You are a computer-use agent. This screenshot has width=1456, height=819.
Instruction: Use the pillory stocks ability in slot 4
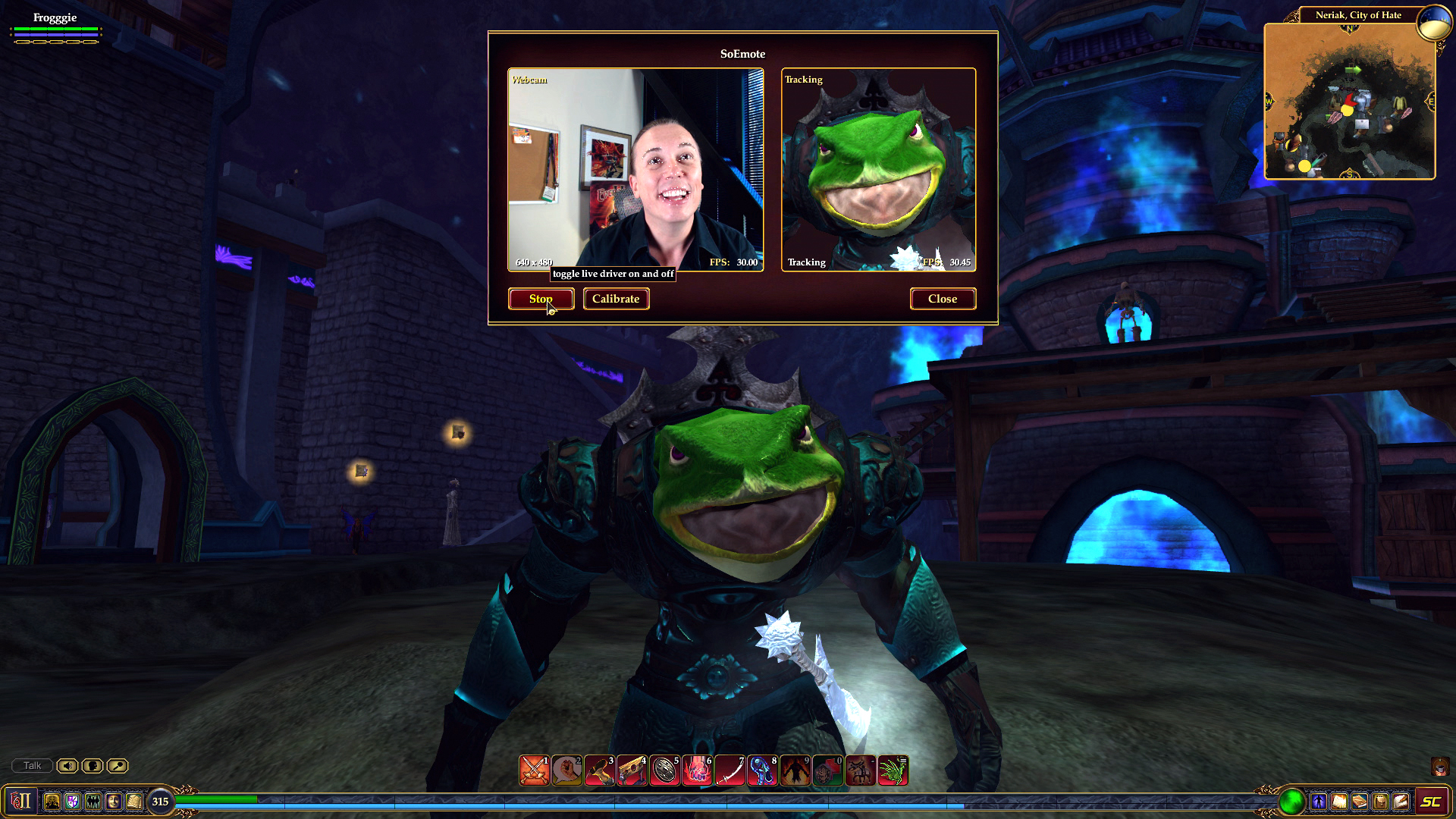[632, 770]
